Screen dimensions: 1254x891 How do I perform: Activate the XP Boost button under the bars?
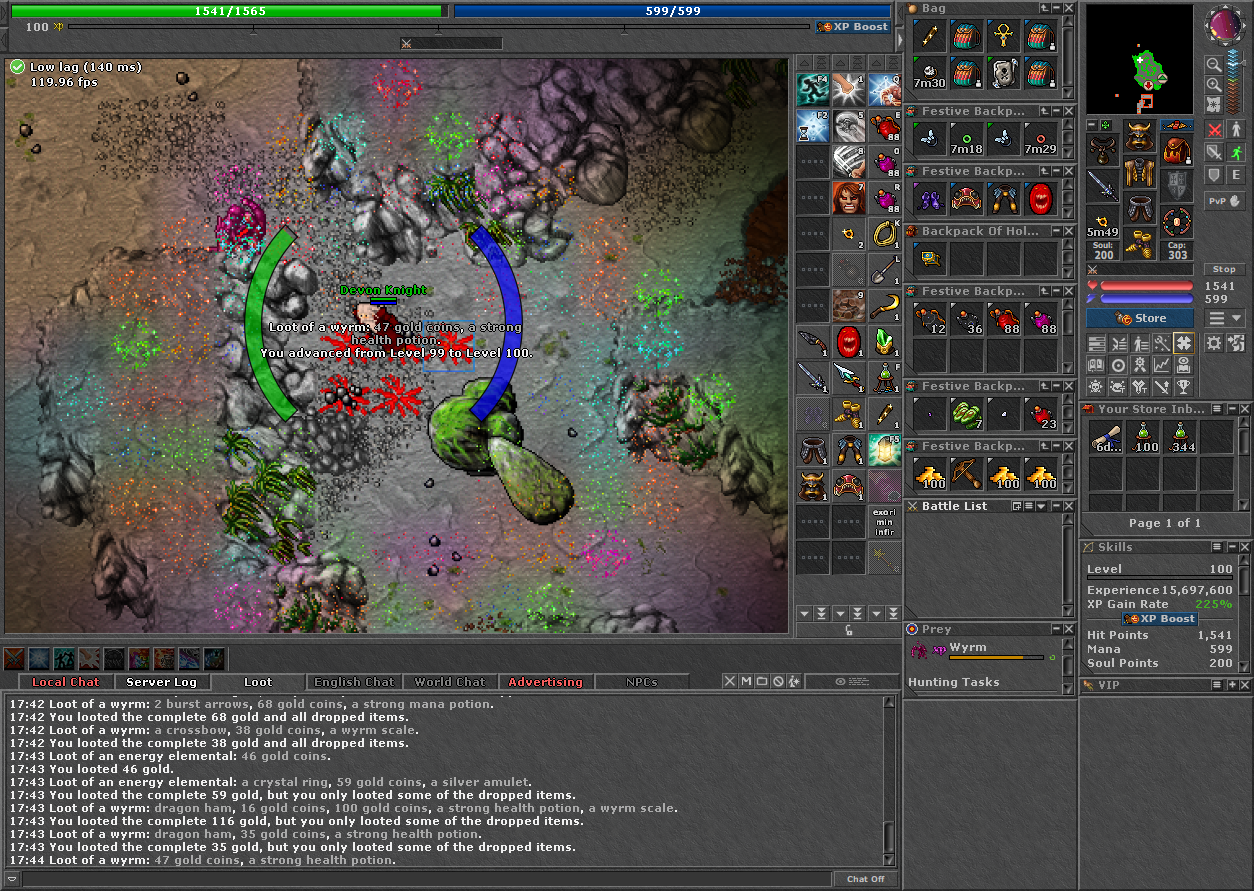coord(853,27)
